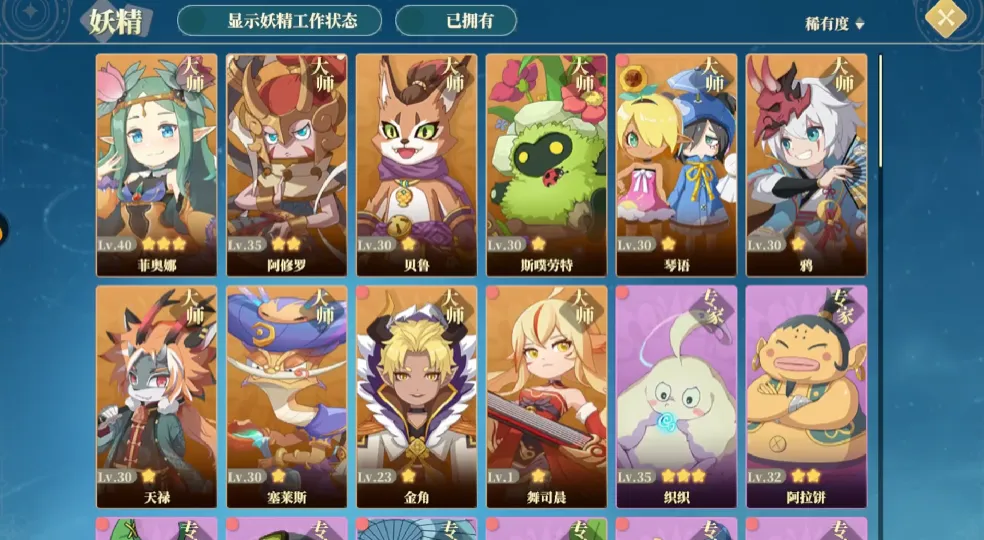Choose the 贝鲁 cat character card

416,165
